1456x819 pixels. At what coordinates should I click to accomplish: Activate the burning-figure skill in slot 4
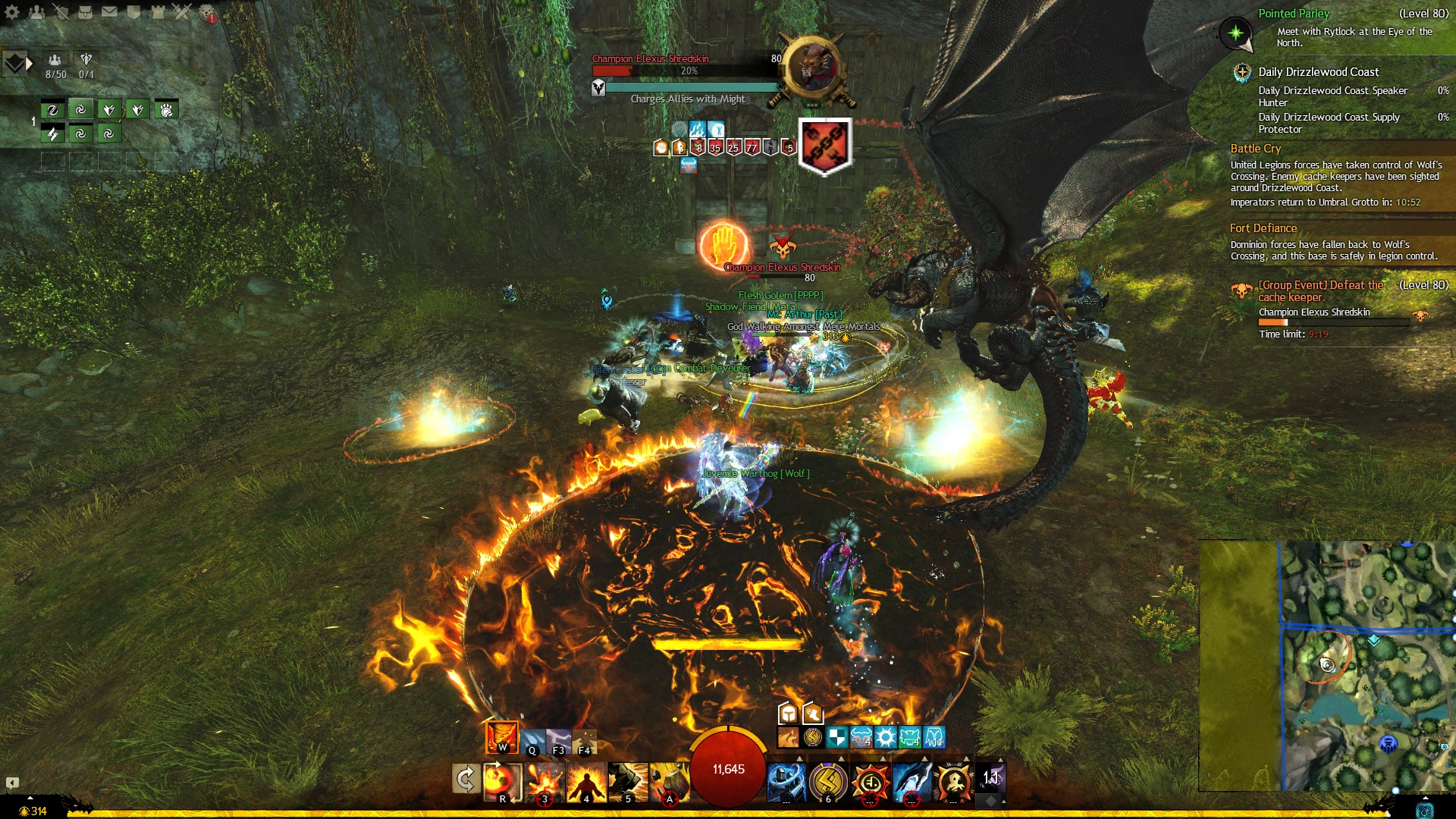click(586, 781)
